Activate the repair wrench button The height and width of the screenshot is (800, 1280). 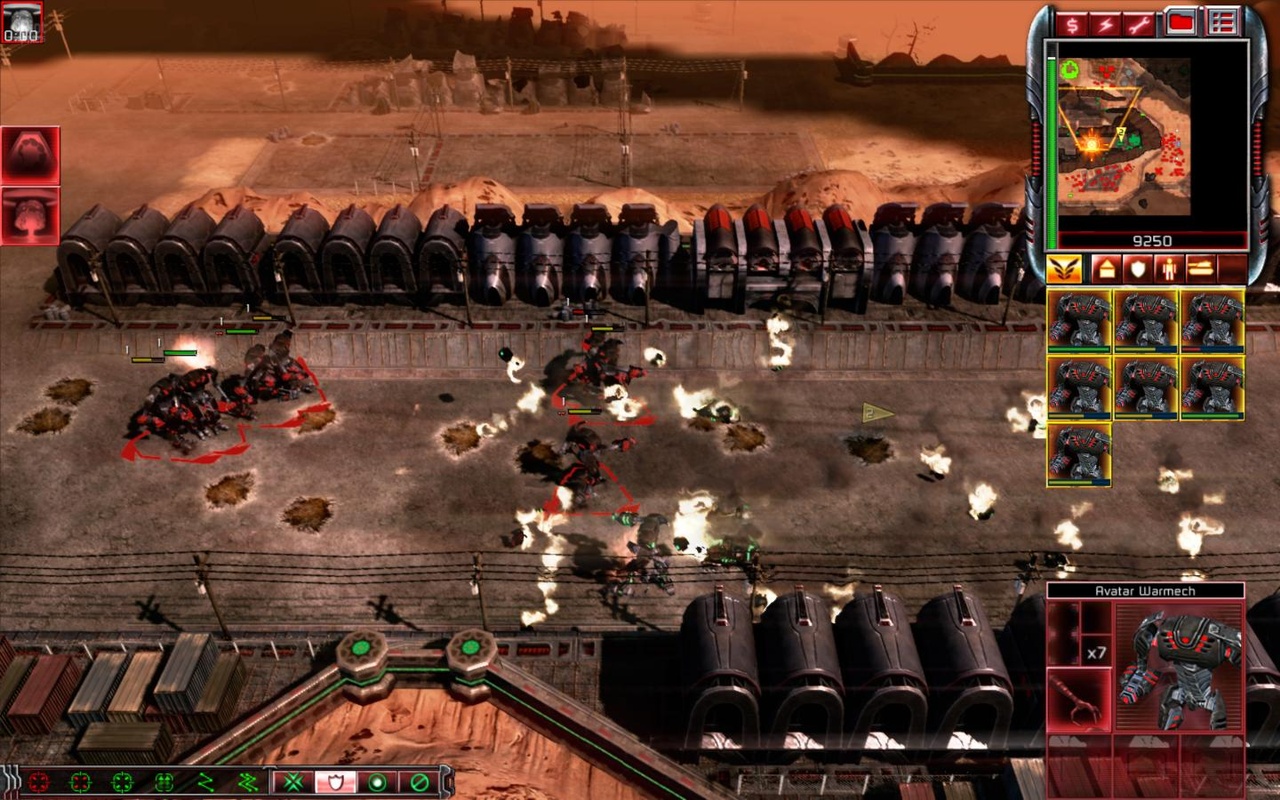pos(1138,23)
